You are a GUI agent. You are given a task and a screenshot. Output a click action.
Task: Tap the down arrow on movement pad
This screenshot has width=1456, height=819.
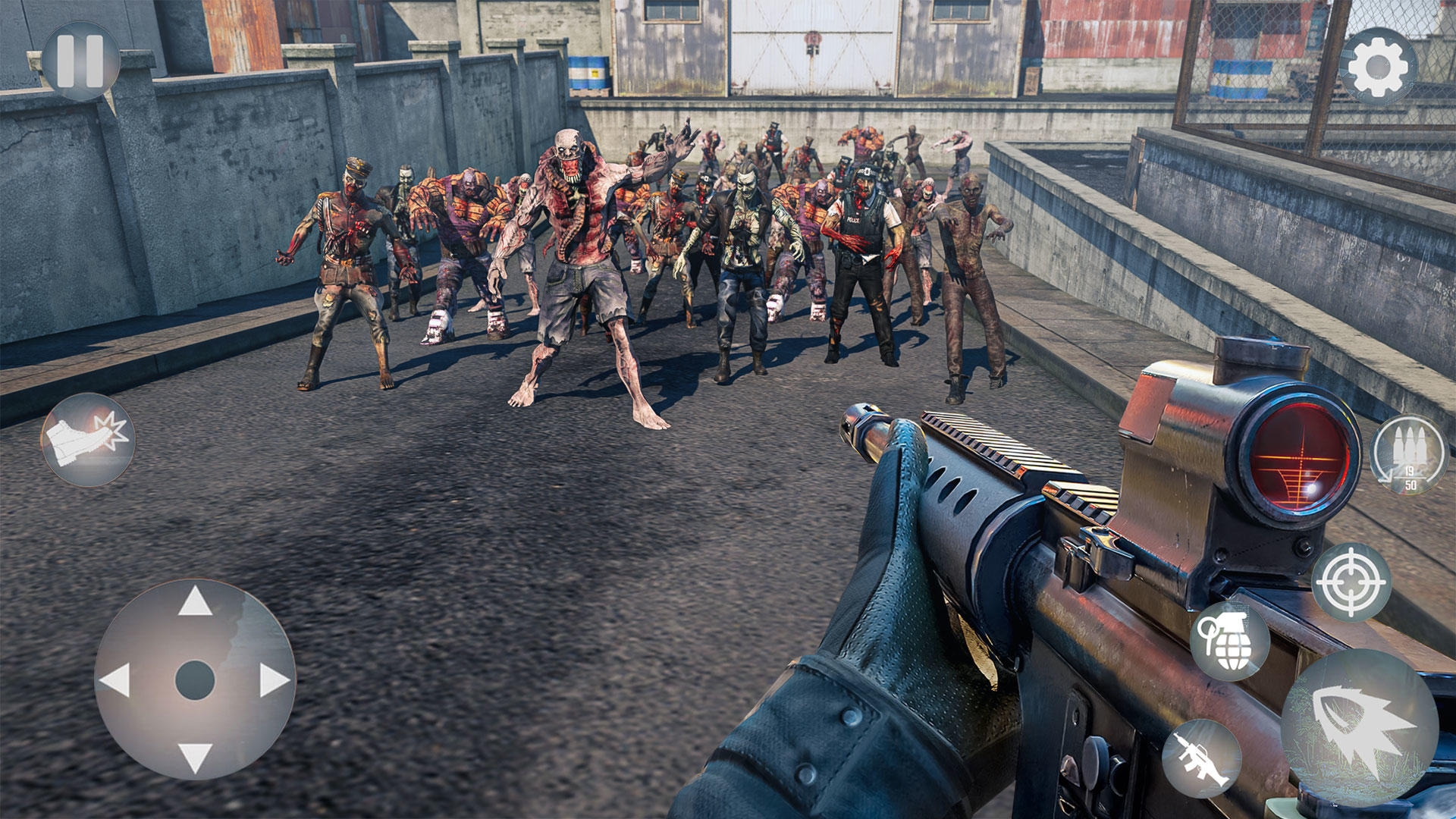[195, 758]
